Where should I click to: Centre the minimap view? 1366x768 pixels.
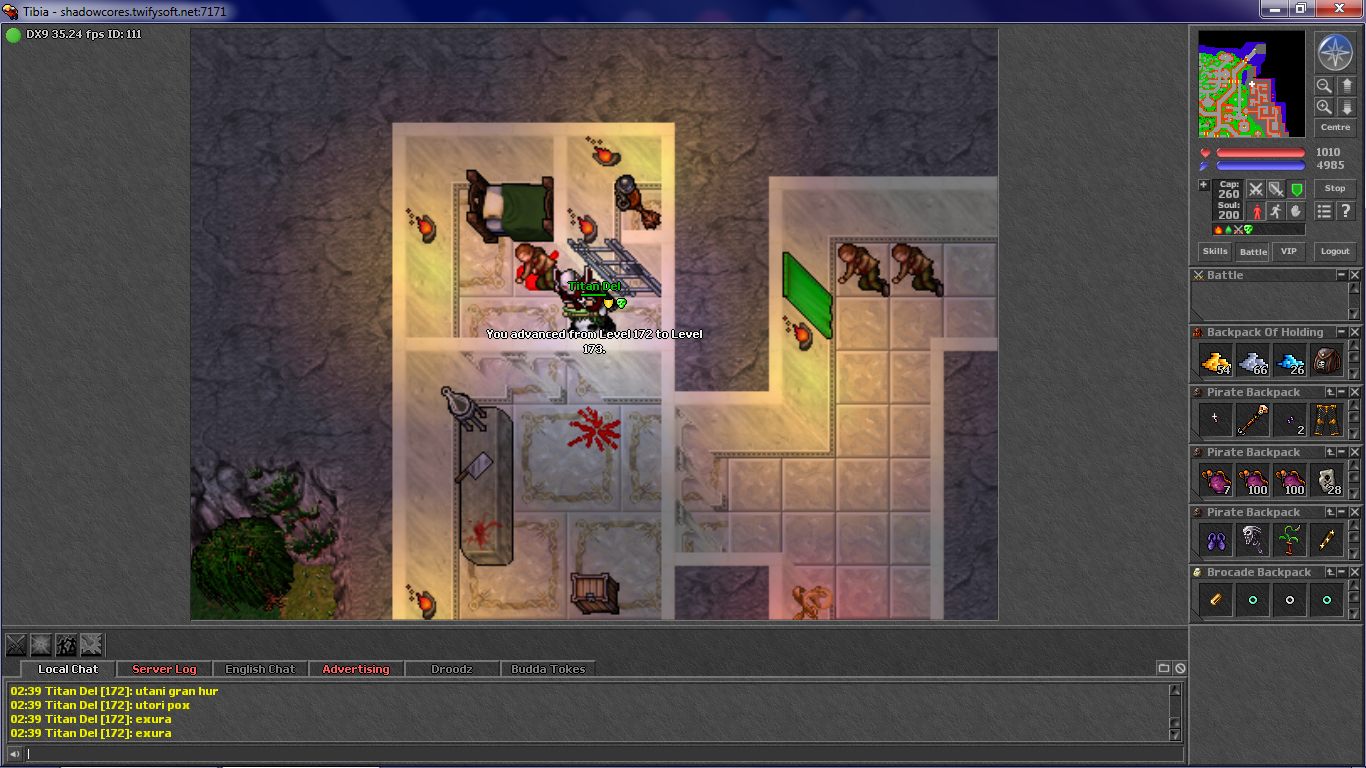(1335, 128)
